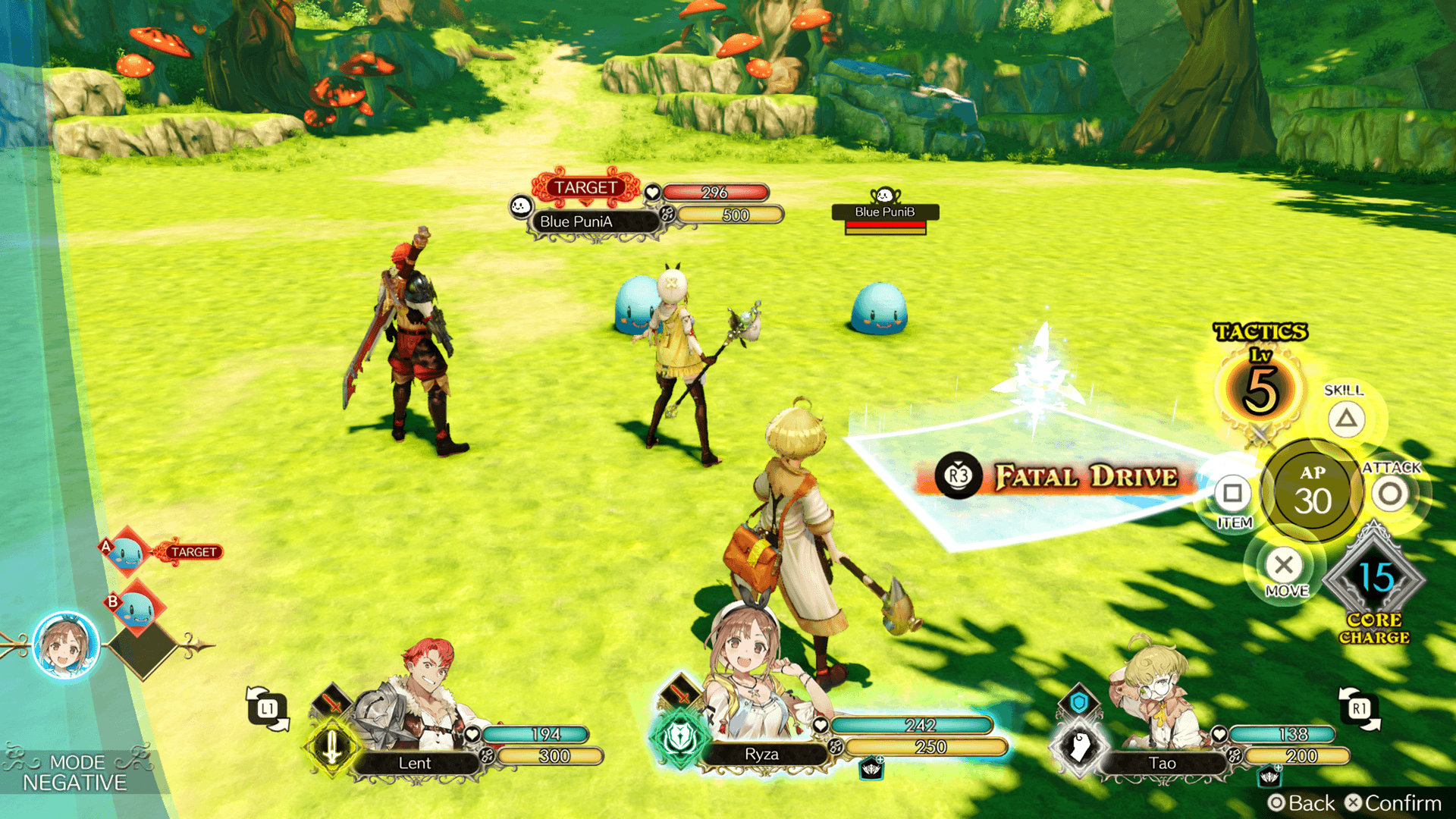The height and width of the screenshot is (819, 1456).
Task: Click Lent's sword role emblem
Action: click(x=331, y=748)
